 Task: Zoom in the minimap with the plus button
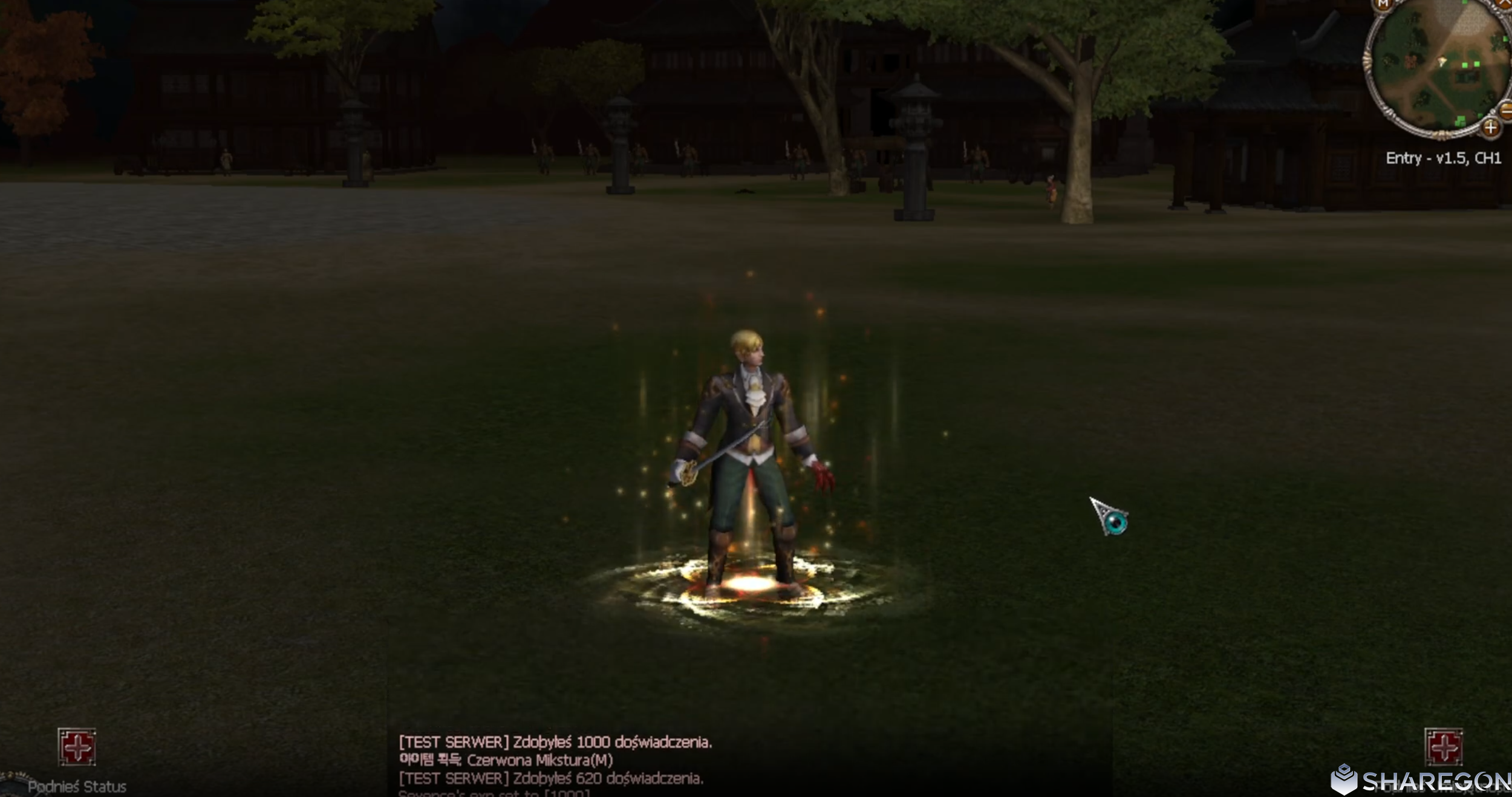tap(1490, 128)
